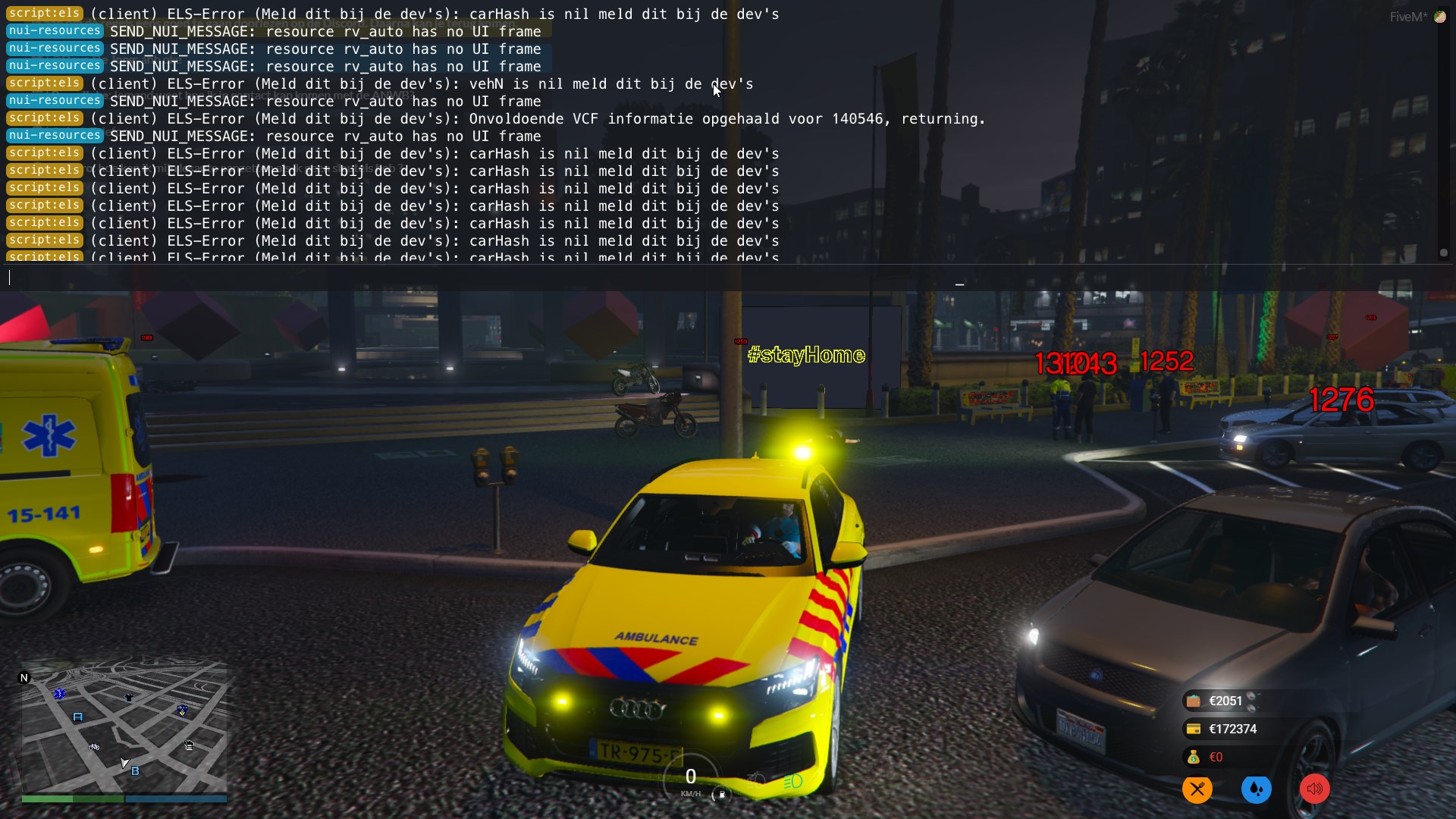Click the orange fork-and-knife hunger icon
1456x819 pixels.
1197,789
